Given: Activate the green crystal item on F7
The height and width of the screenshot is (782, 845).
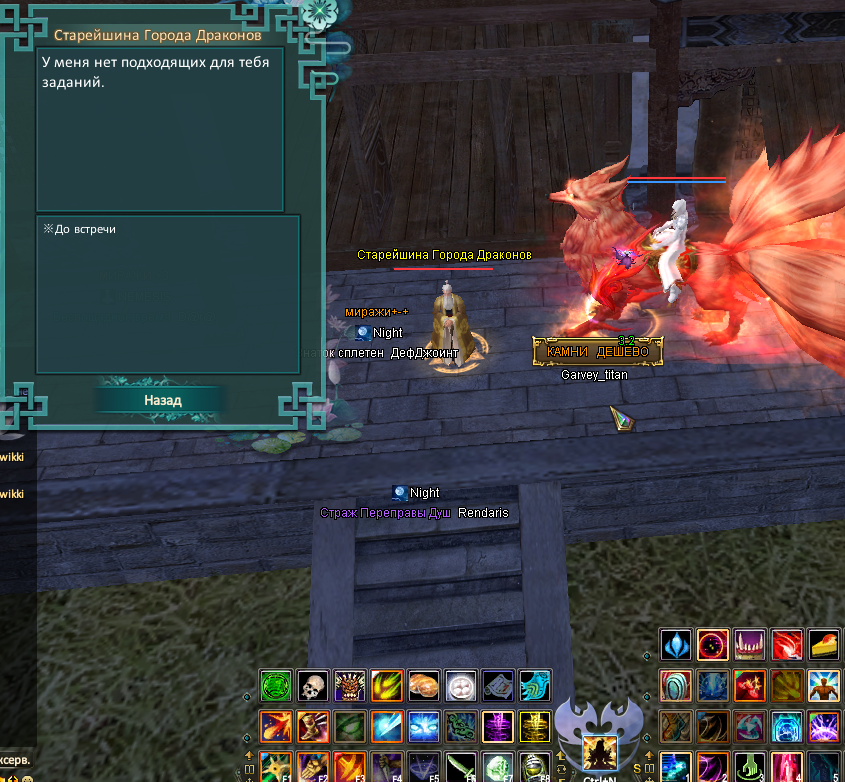Looking at the screenshot, I should pyautogui.click(x=497, y=766).
